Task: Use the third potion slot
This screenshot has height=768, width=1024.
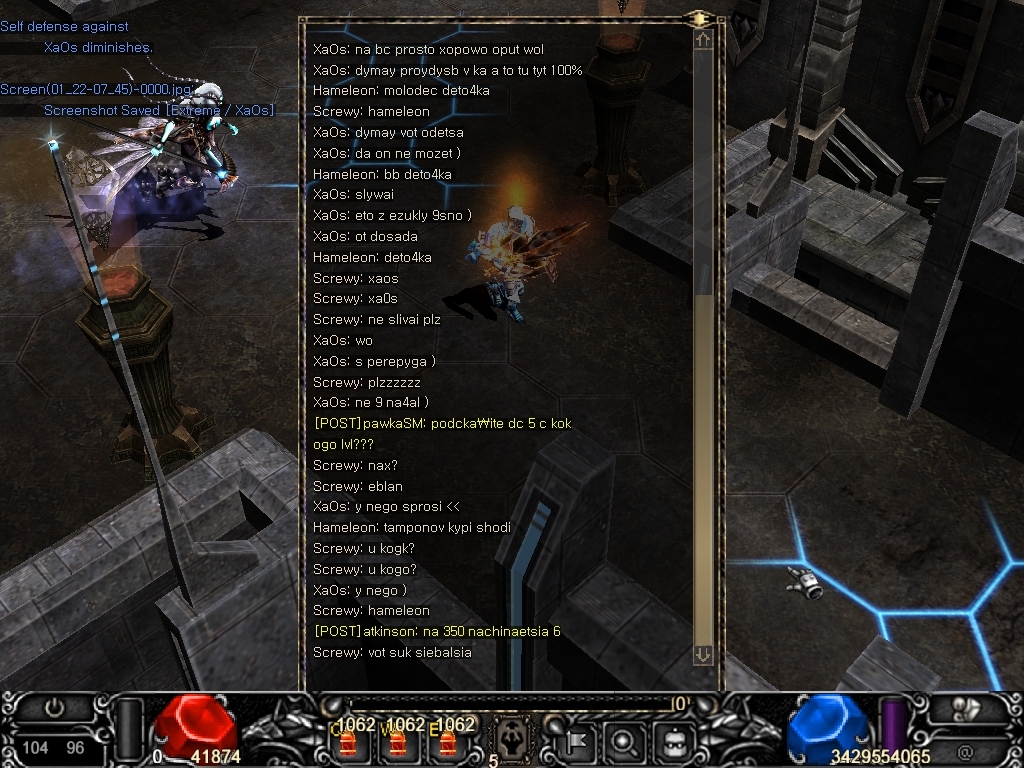Action: (447, 742)
